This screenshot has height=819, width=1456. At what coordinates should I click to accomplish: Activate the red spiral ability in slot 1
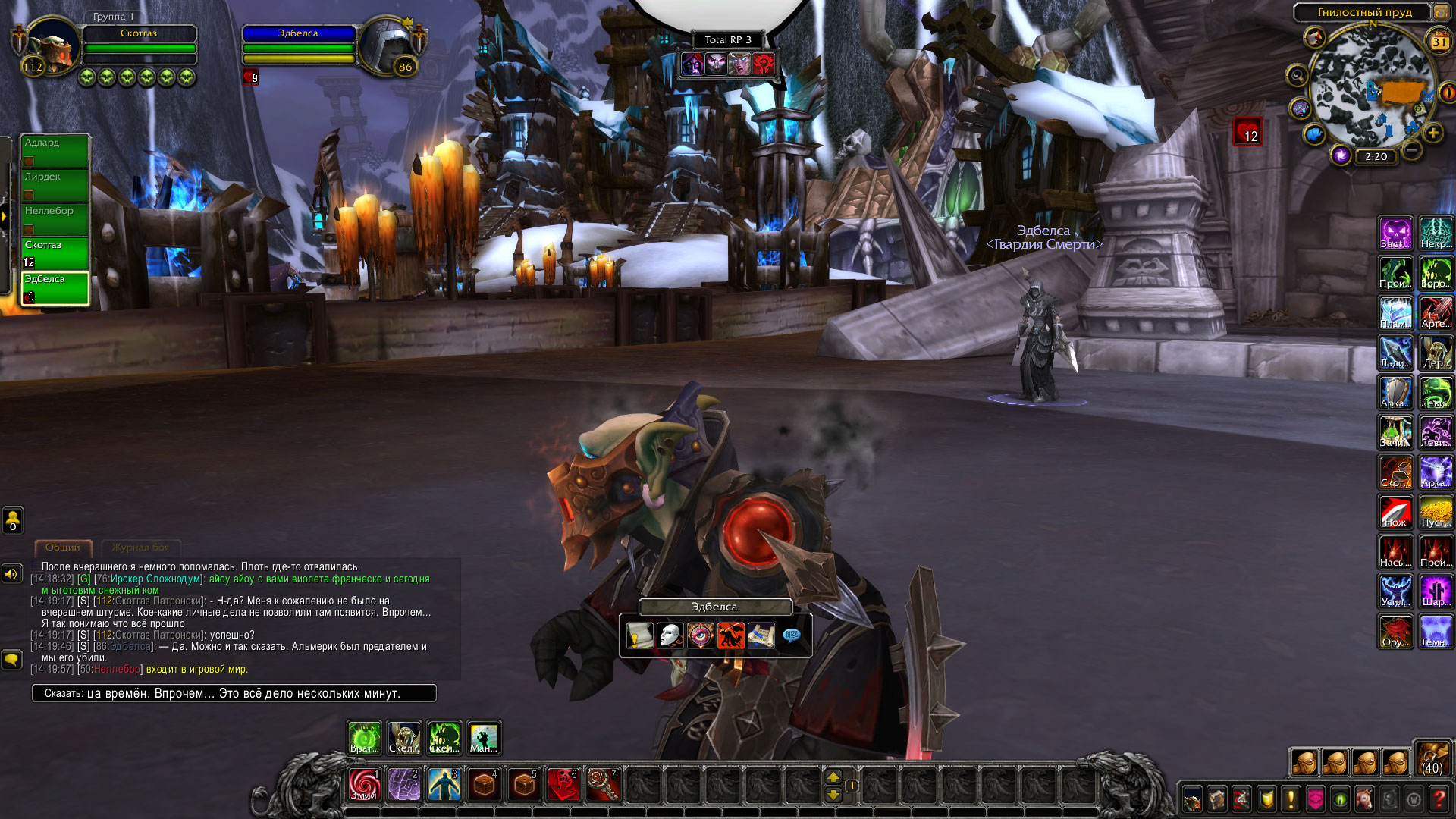364,785
